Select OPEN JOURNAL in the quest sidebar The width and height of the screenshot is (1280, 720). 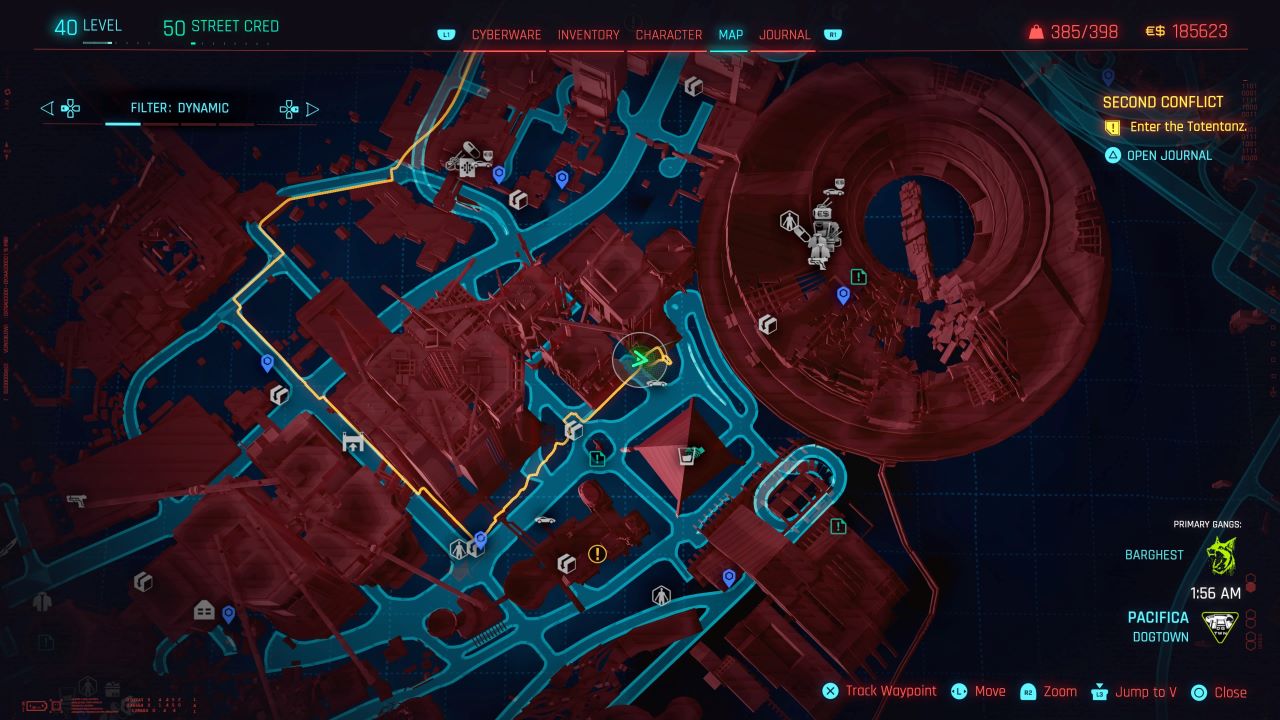(1170, 155)
